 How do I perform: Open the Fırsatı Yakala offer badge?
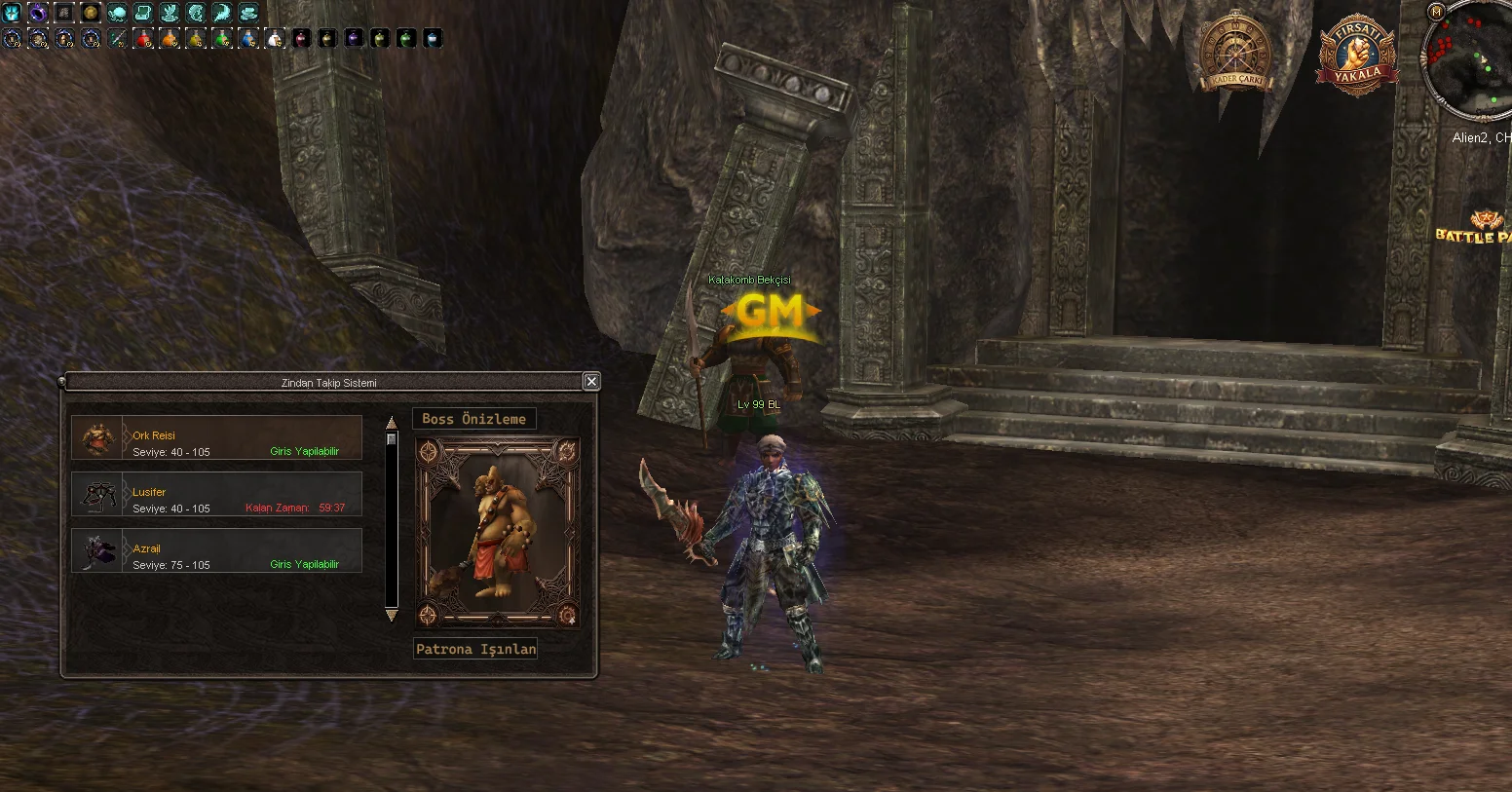[x=1357, y=57]
